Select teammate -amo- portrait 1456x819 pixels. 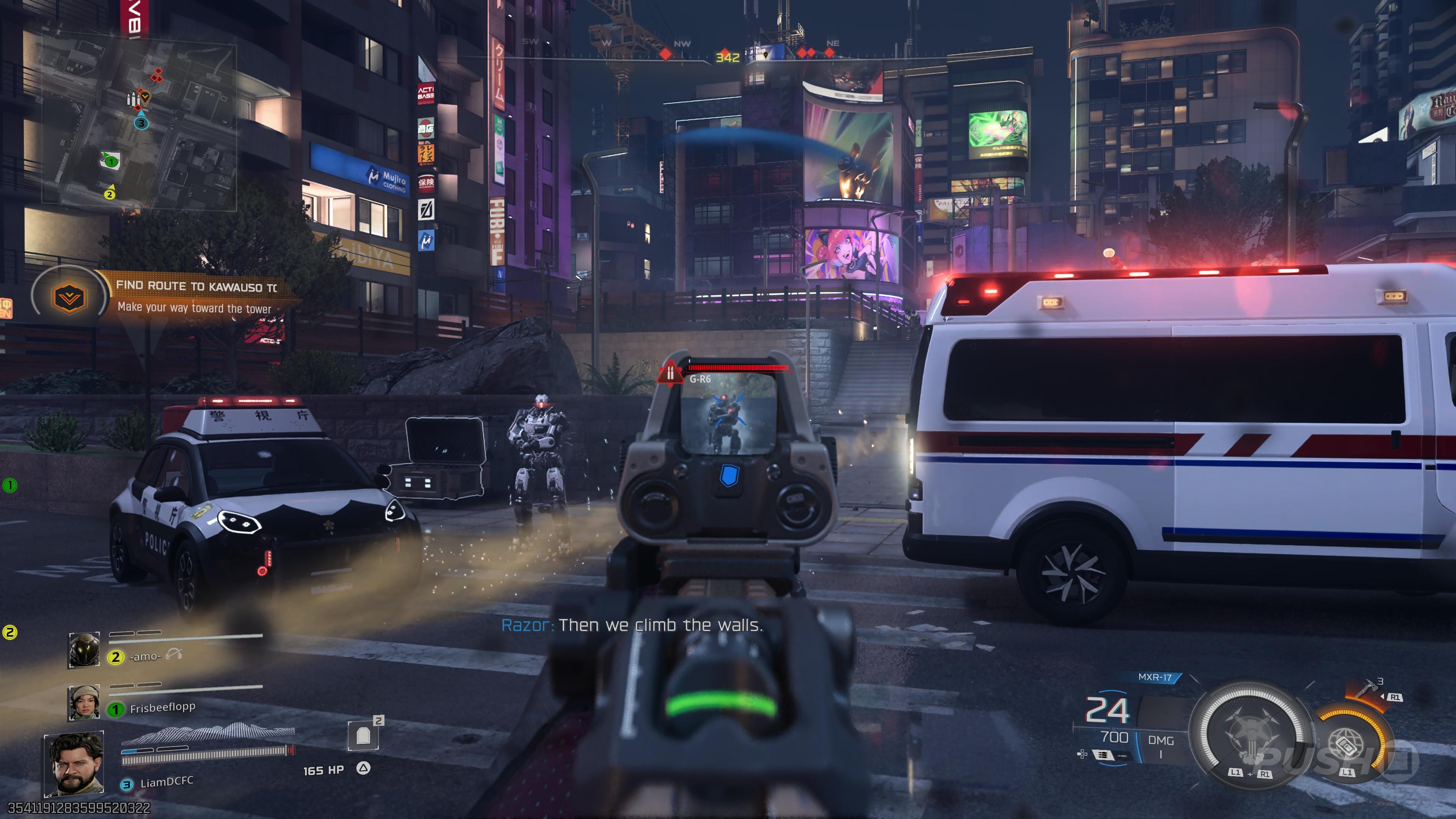(84, 650)
